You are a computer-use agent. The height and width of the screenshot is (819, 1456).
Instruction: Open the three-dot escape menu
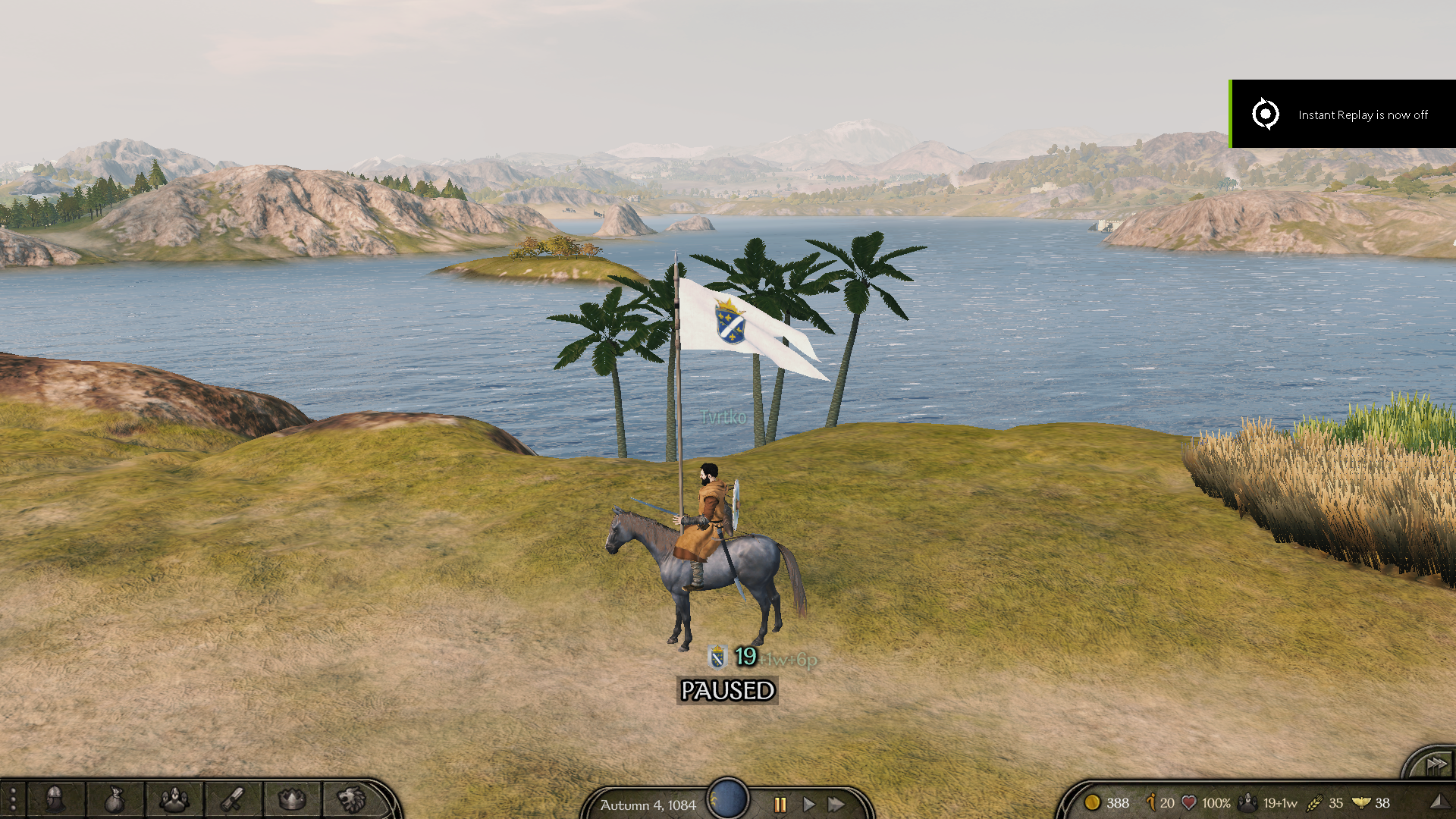coord(13,800)
